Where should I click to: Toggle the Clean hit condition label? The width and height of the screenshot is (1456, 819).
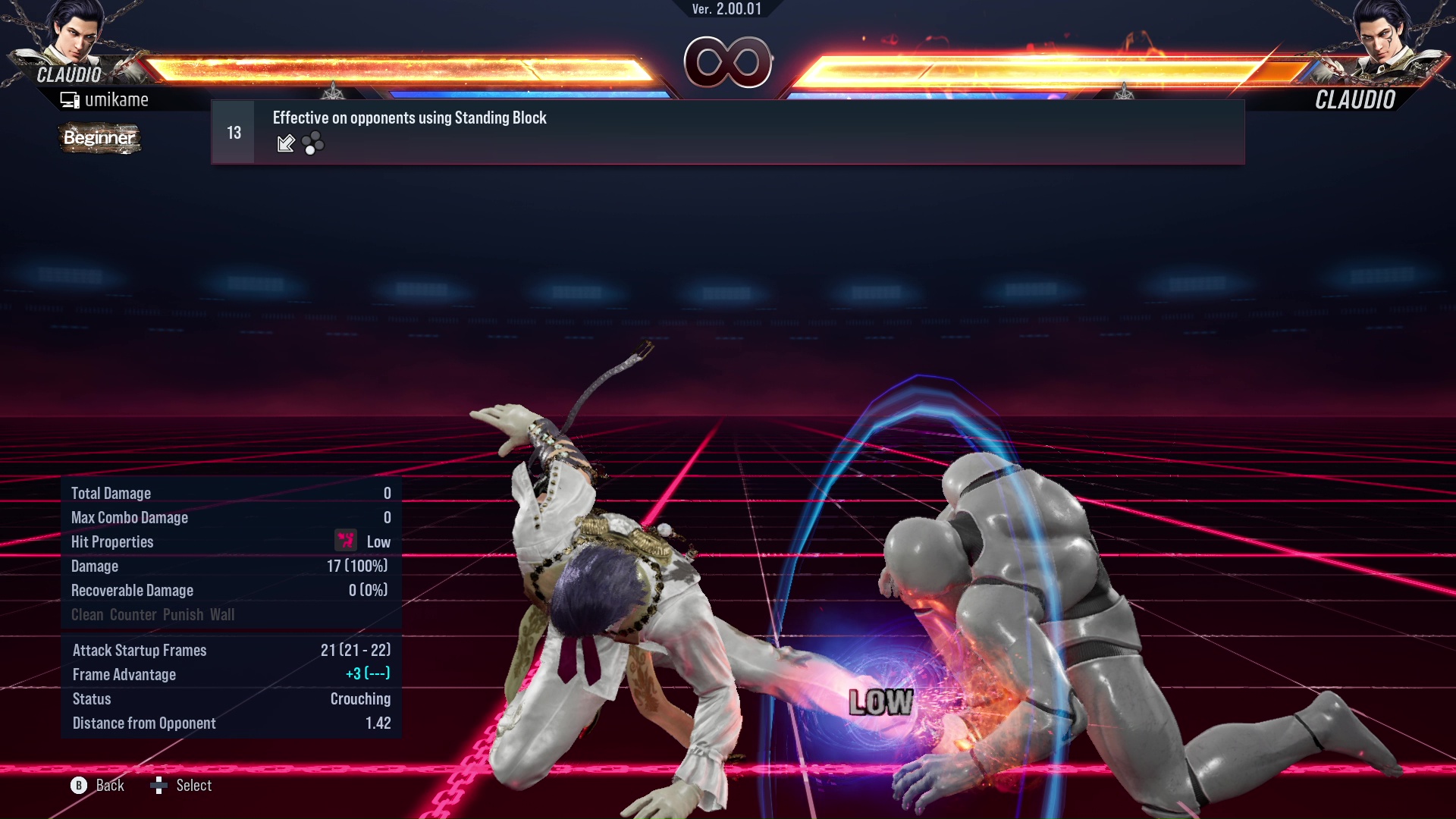[x=86, y=614]
